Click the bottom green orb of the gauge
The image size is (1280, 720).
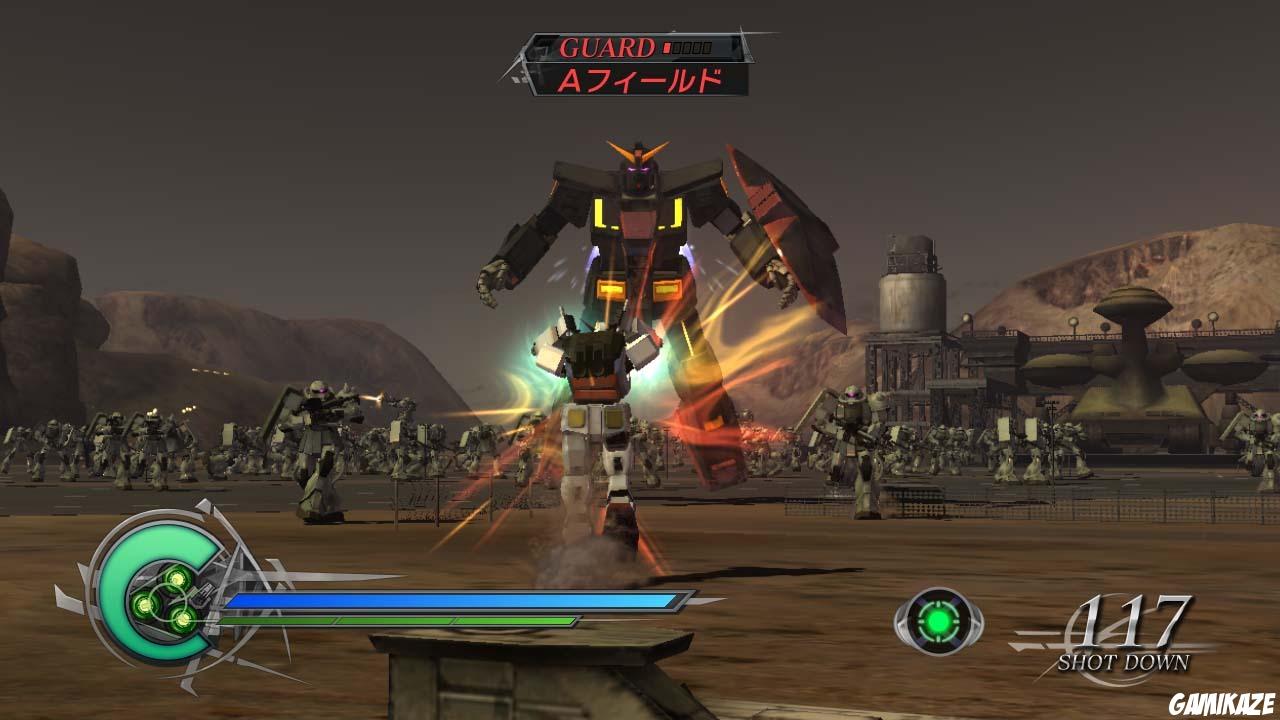(183, 619)
